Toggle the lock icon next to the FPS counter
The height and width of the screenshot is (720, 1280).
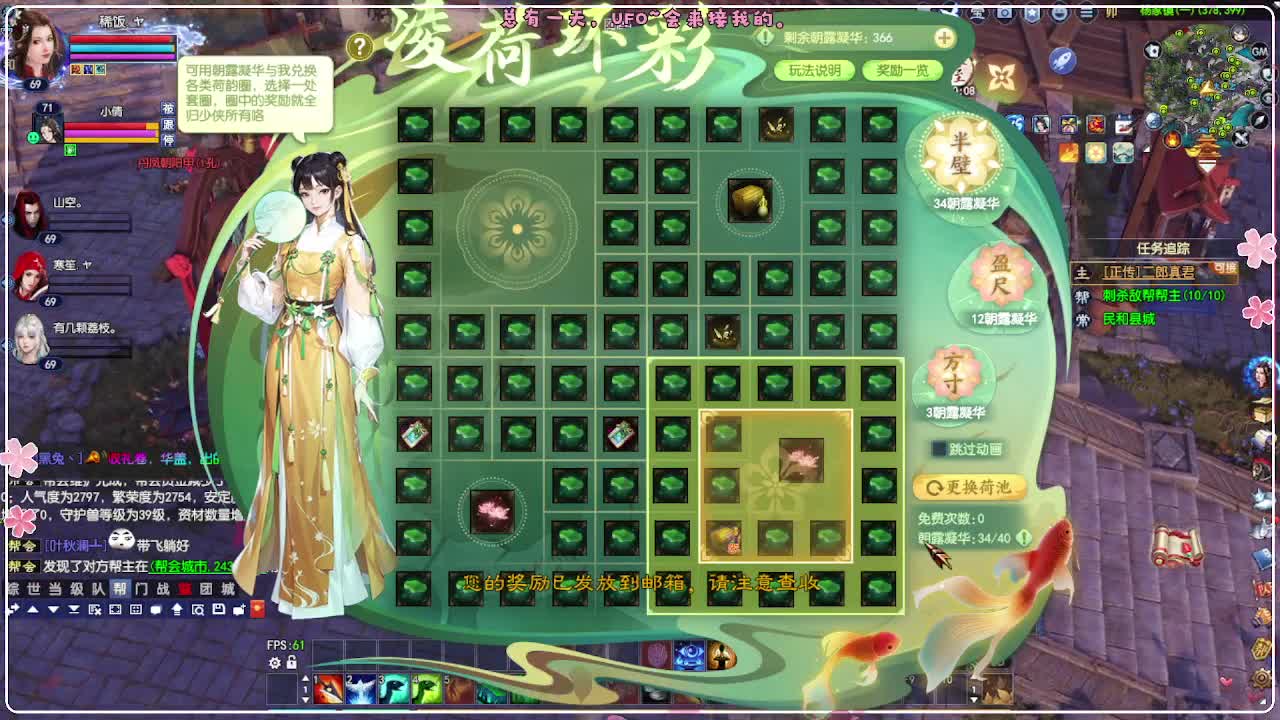pyautogui.click(x=291, y=664)
